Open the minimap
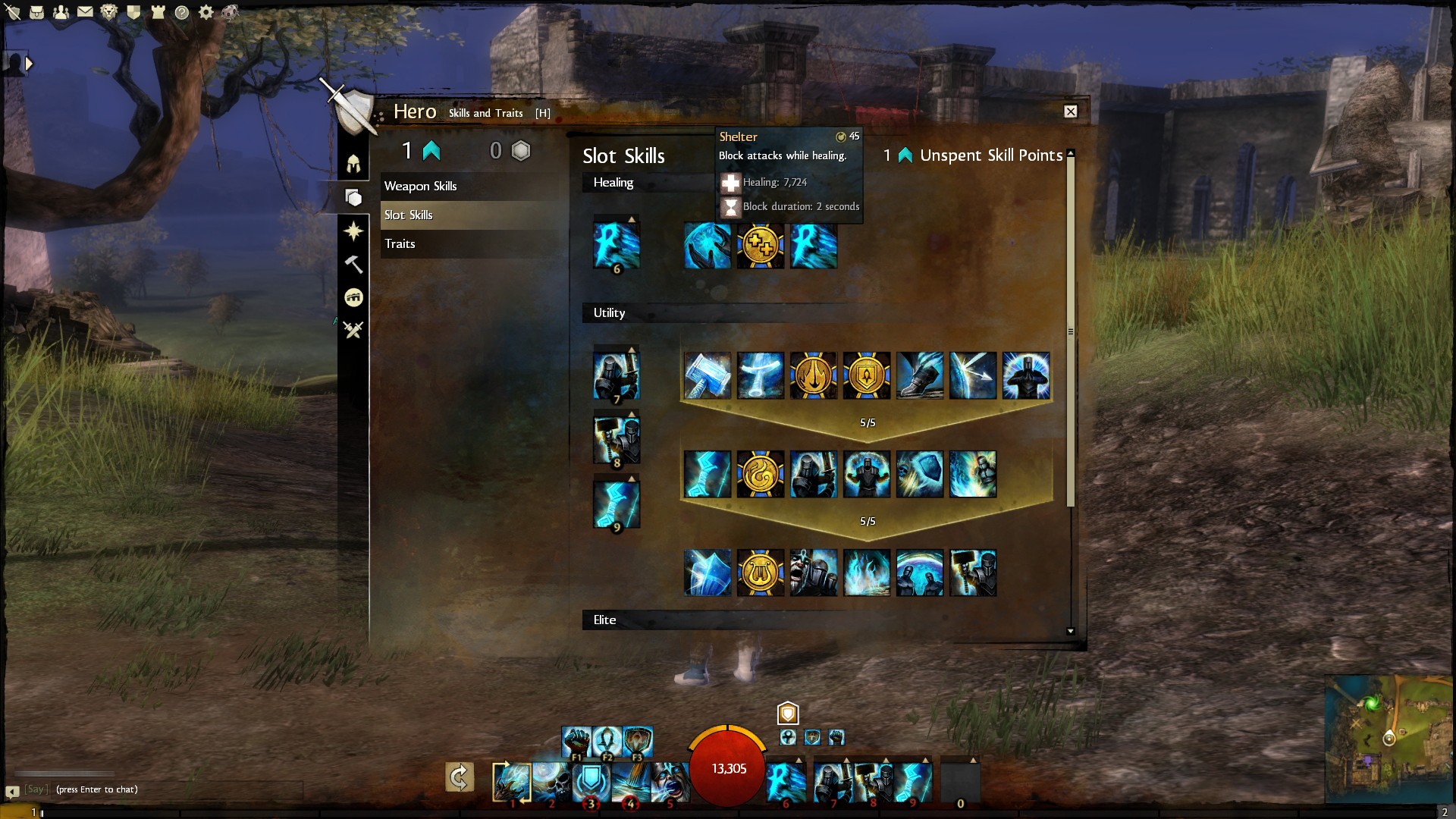This screenshot has height=819, width=1456. click(x=1388, y=738)
